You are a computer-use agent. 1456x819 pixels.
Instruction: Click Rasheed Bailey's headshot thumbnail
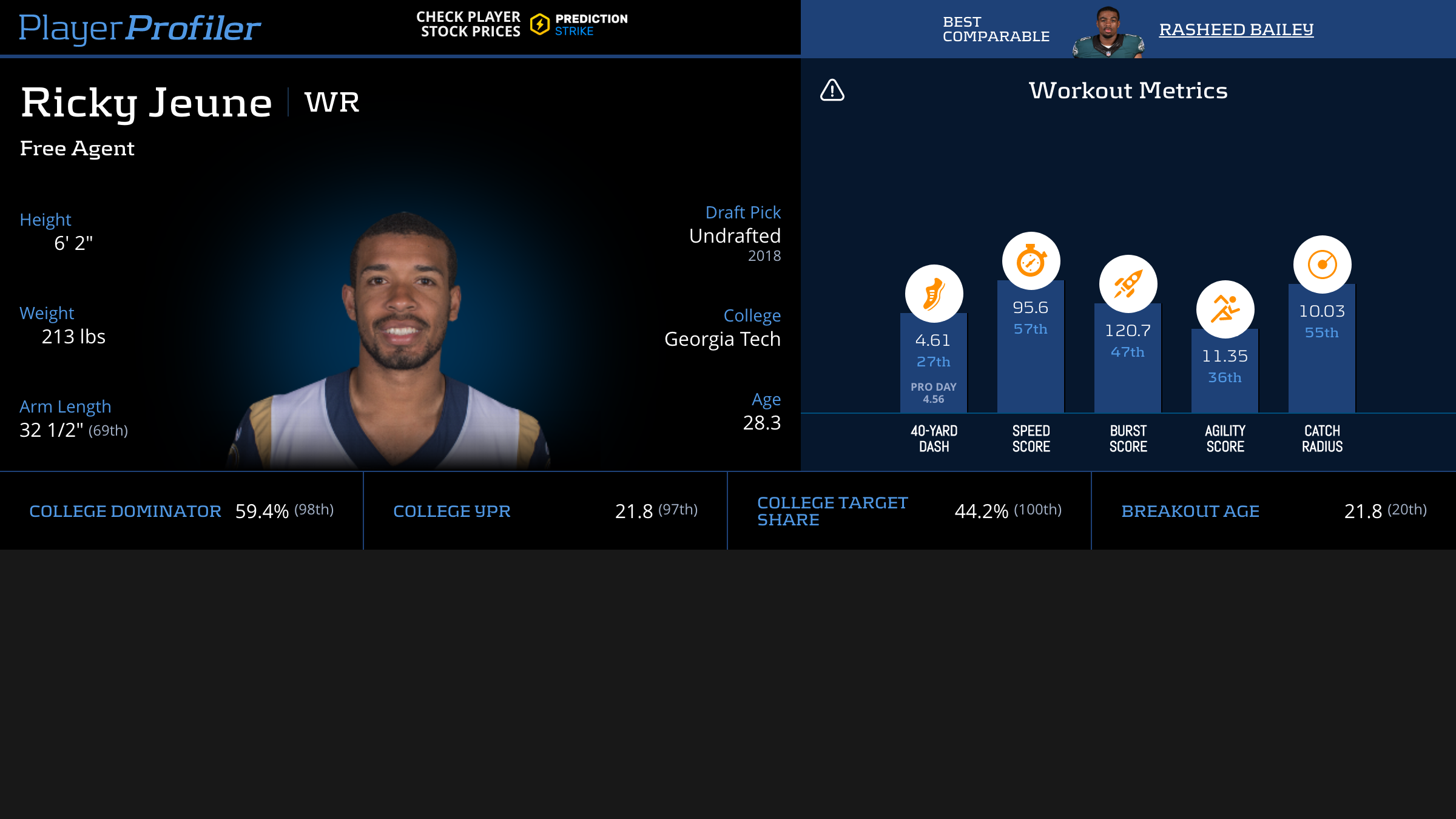click(x=1108, y=33)
